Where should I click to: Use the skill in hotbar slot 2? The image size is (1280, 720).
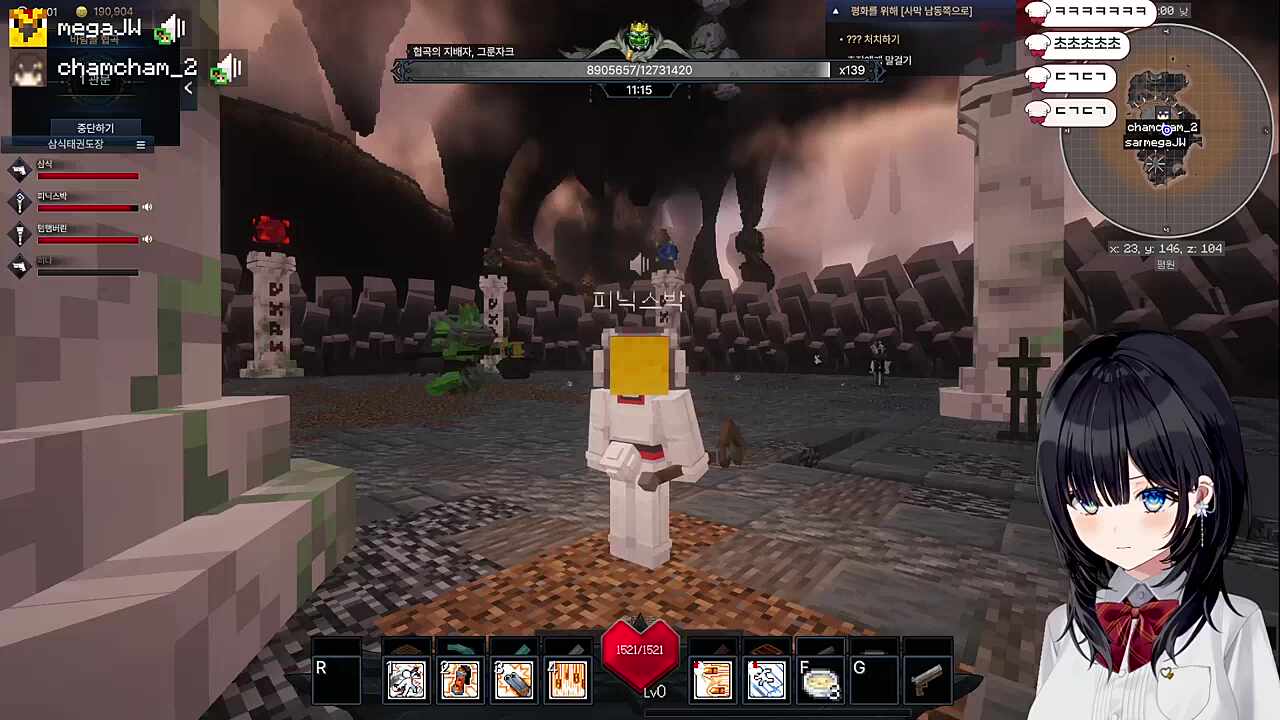coord(460,680)
